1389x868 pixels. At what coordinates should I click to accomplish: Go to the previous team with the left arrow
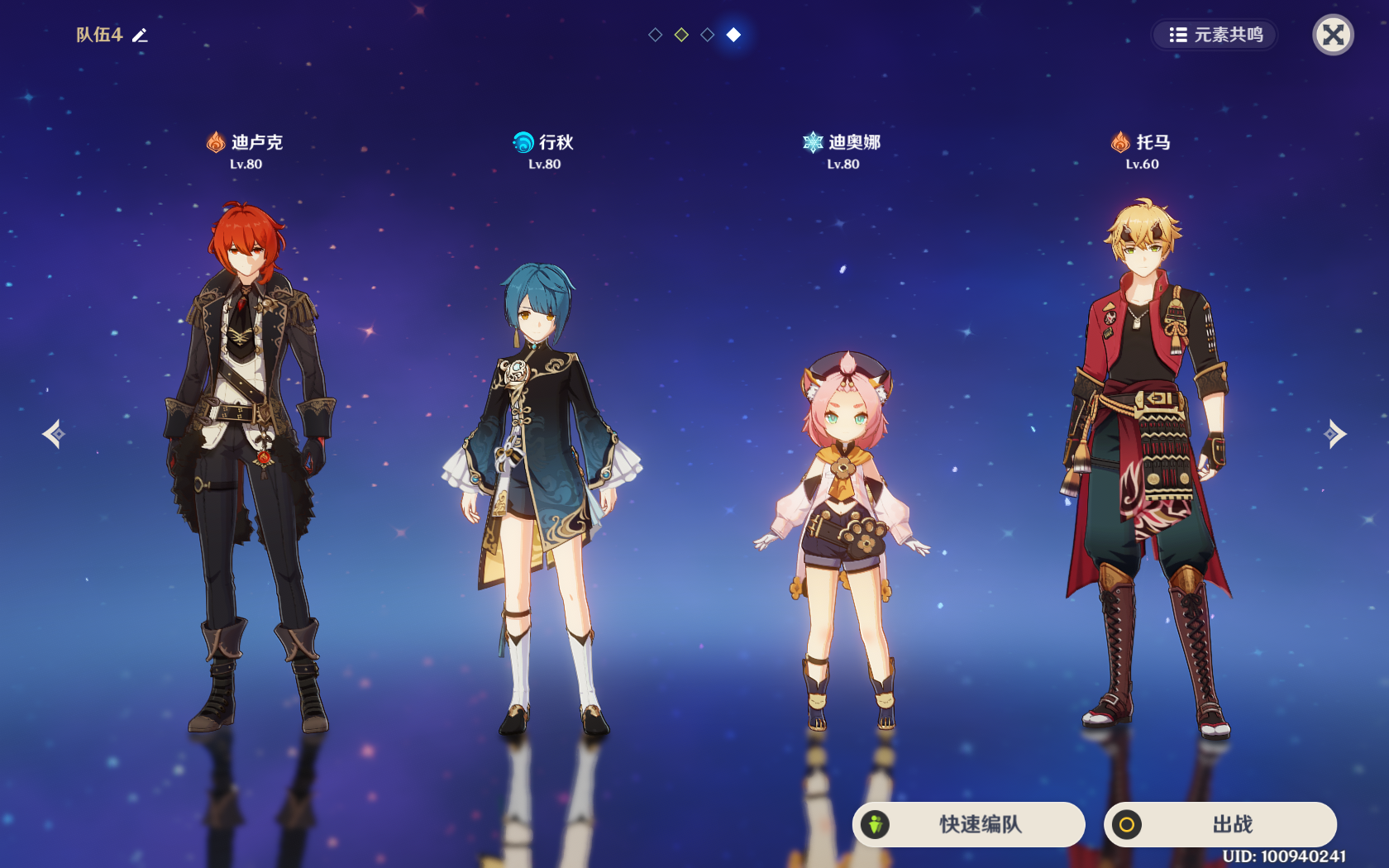pos(54,433)
